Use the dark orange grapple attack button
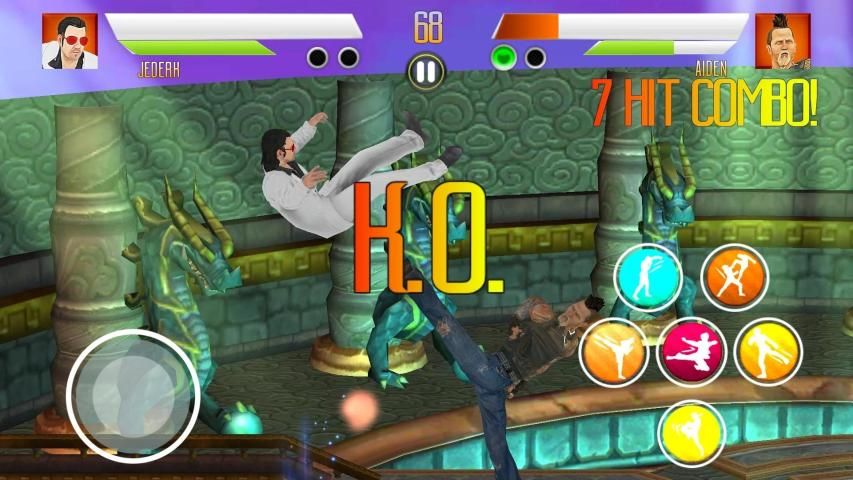Viewport: 853px width, 480px height. point(735,277)
